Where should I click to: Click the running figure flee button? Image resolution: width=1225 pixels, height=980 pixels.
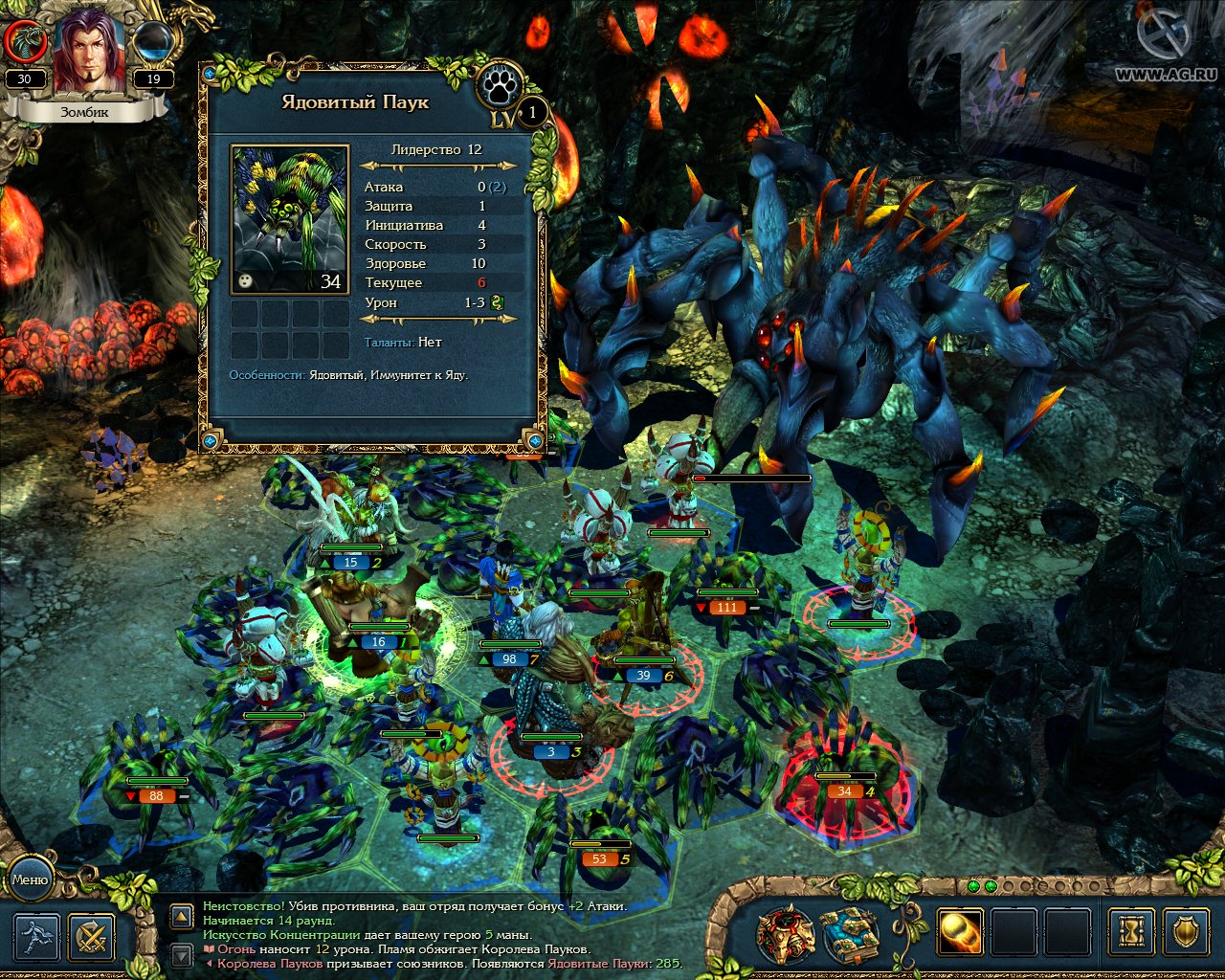pyautogui.click(x=36, y=937)
